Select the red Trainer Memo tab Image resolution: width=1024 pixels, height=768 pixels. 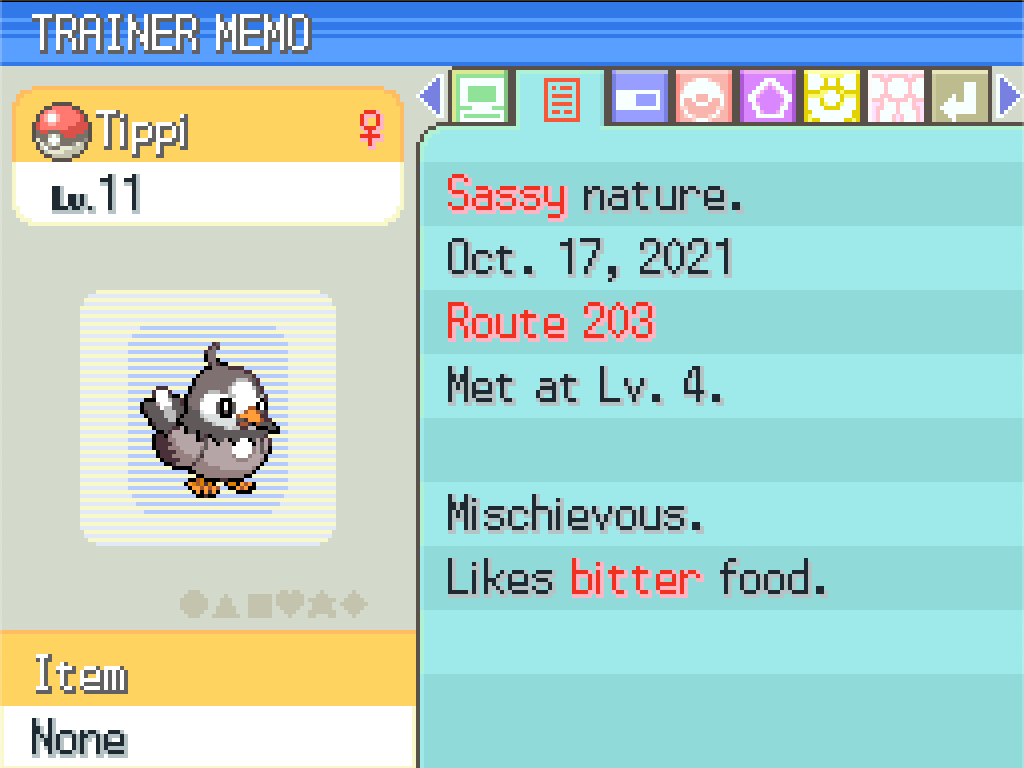click(561, 98)
